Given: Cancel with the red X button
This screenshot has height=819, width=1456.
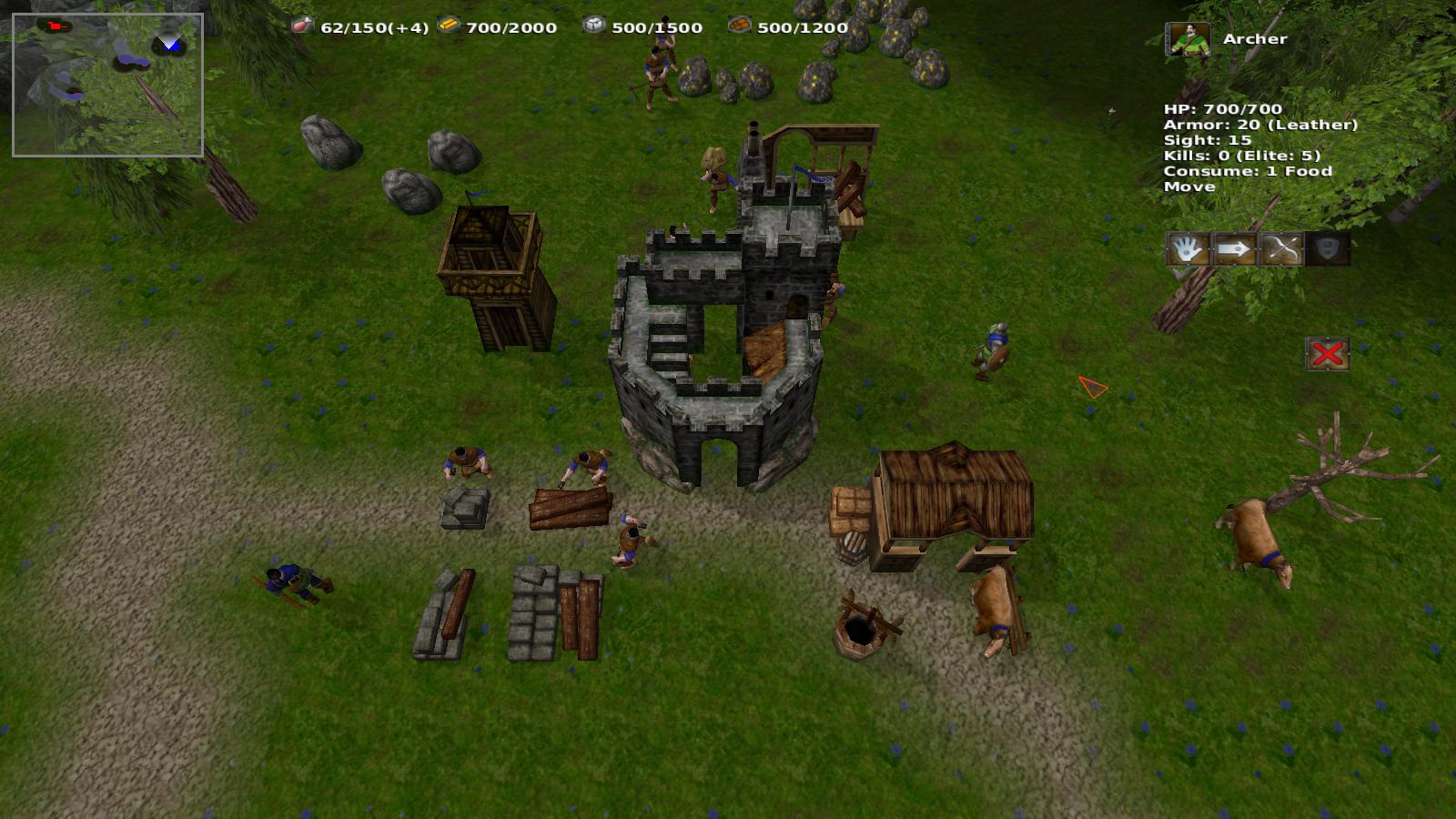Looking at the screenshot, I should click(1327, 354).
